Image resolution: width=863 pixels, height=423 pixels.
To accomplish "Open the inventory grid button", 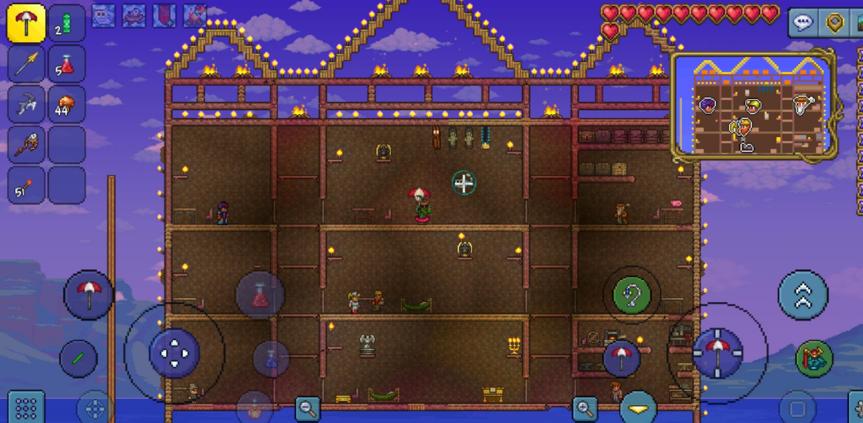I will [26, 407].
